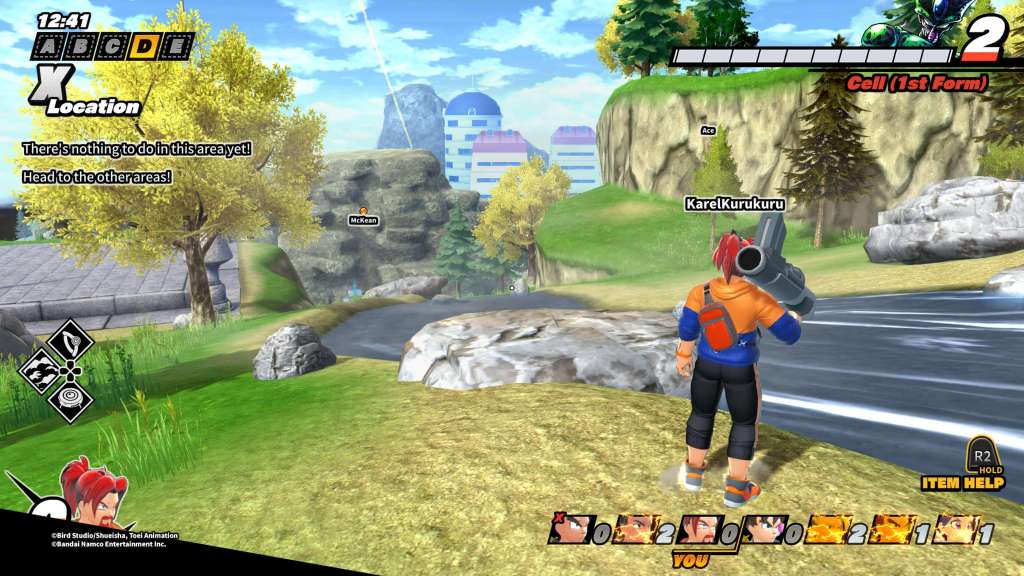Select the black-haired teammate with pink accessory

762,529
